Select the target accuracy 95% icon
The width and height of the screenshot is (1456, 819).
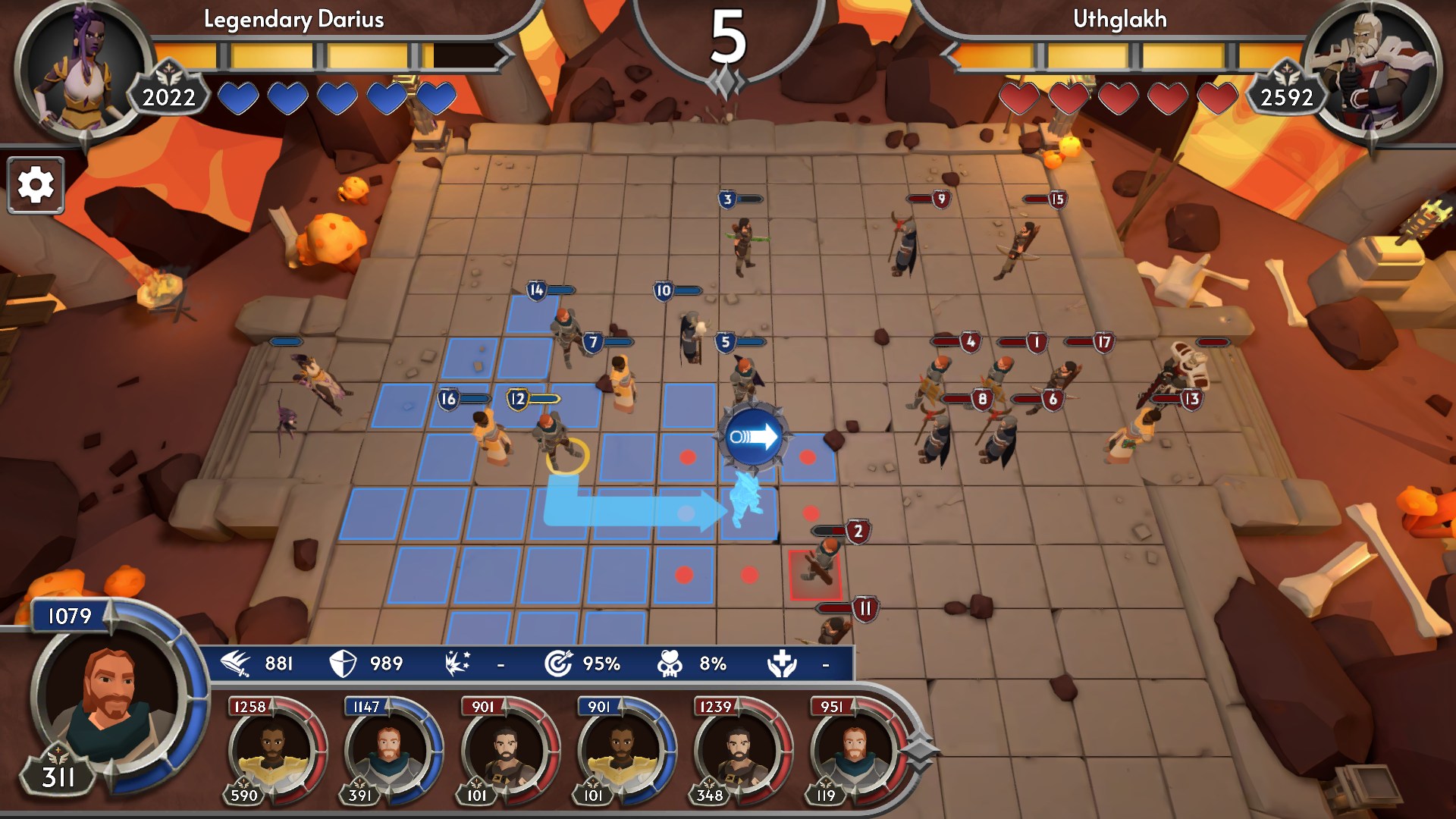pyautogui.click(x=560, y=663)
